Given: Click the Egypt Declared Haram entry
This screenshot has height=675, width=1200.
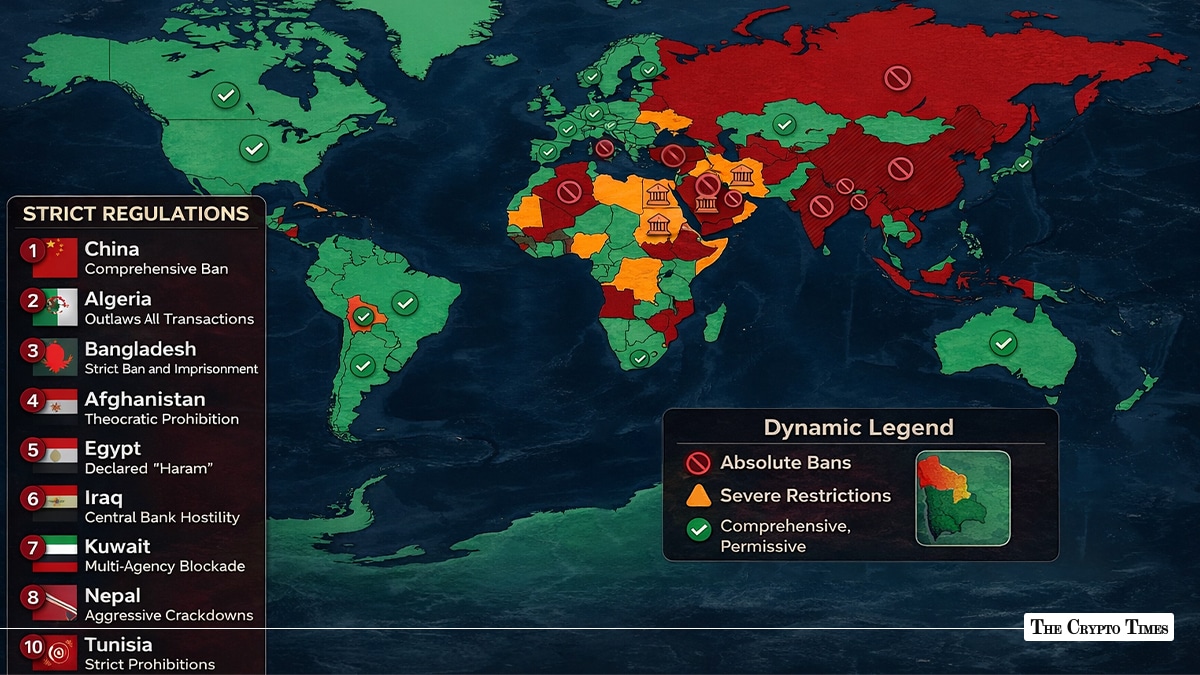Looking at the screenshot, I should (140, 457).
